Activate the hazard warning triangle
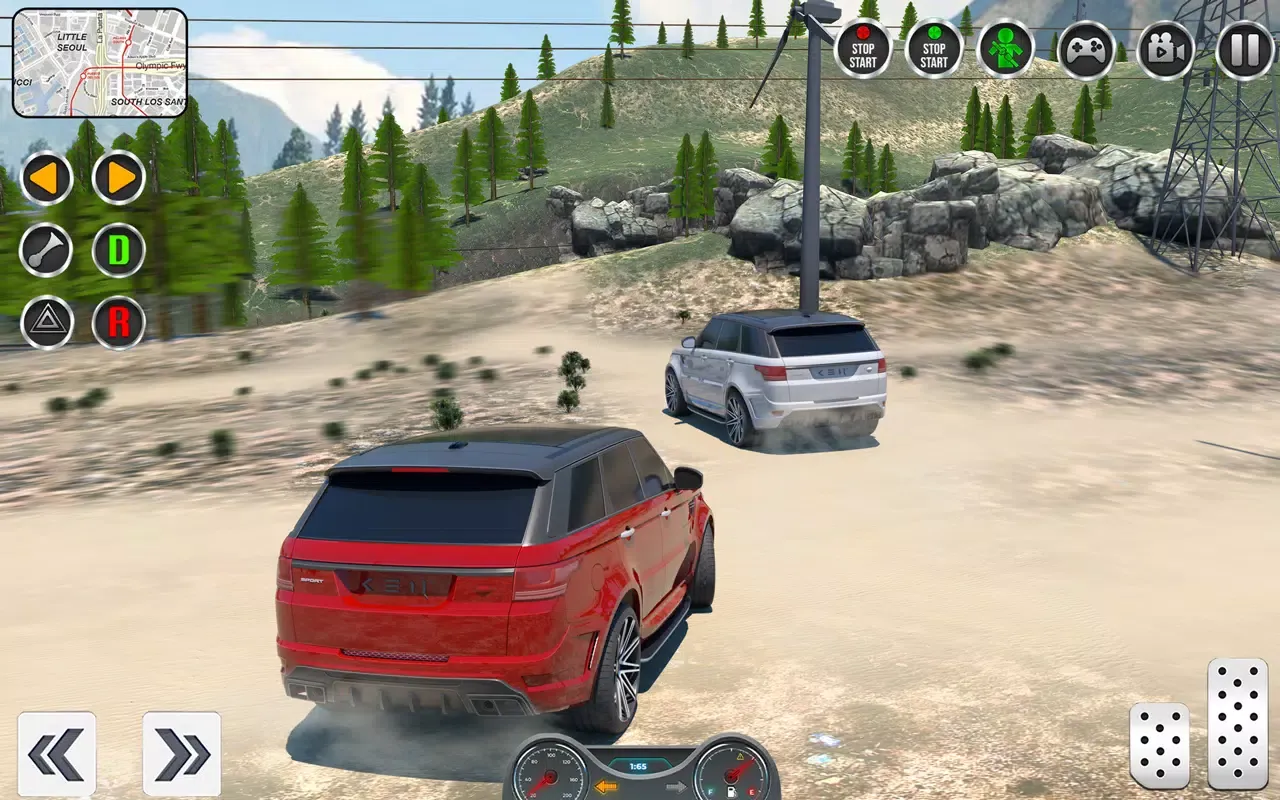 (x=46, y=323)
